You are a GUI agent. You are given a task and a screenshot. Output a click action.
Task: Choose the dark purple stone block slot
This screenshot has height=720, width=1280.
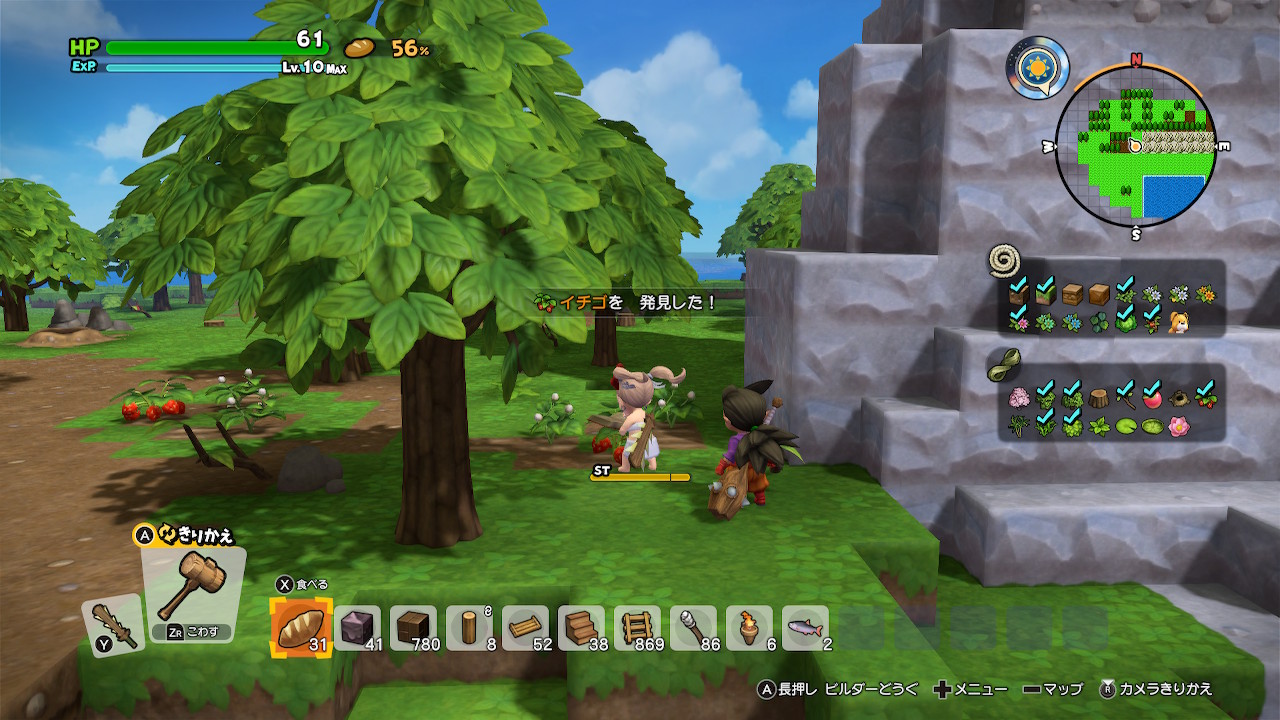click(x=357, y=629)
